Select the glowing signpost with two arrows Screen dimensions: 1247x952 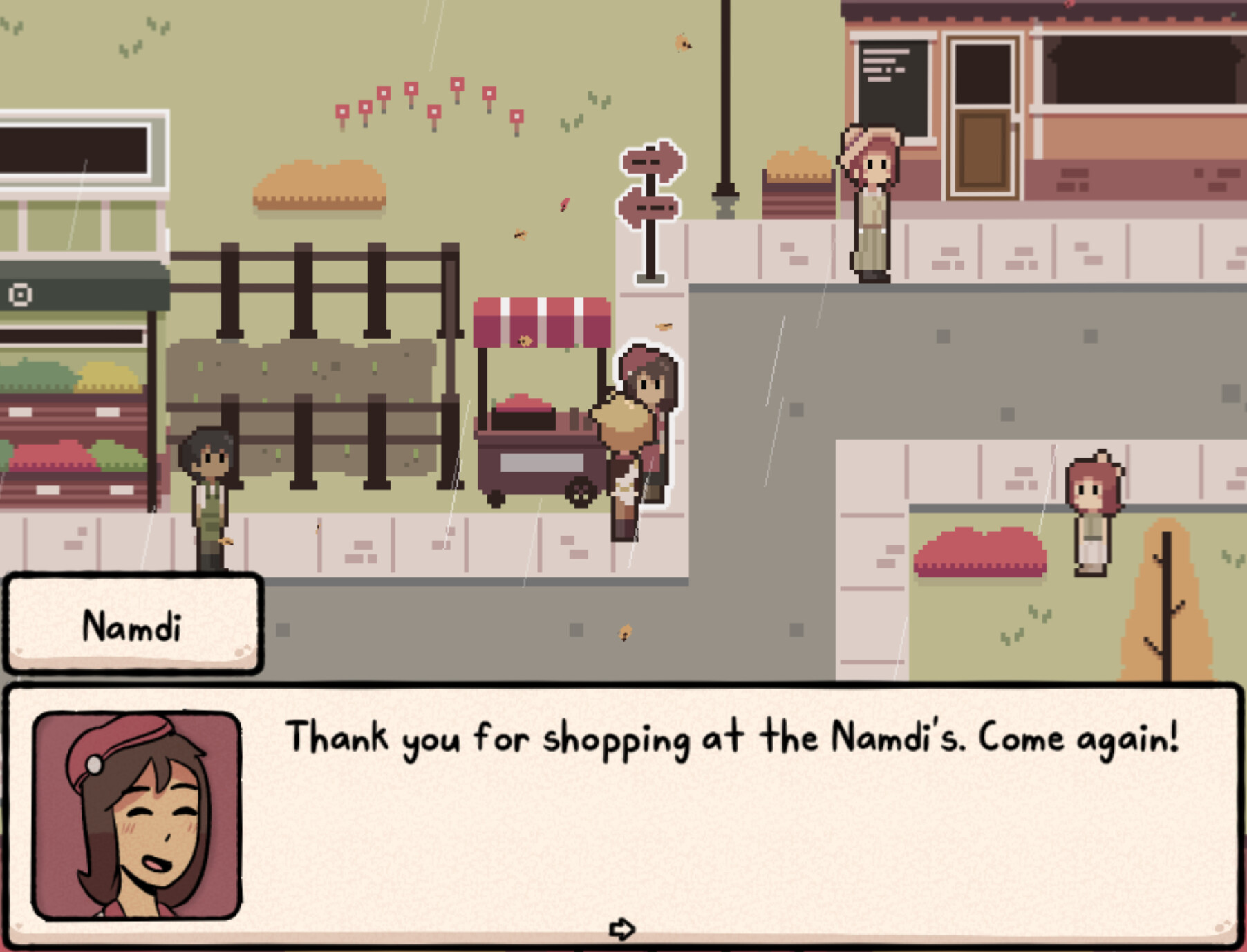tap(648, 207)
